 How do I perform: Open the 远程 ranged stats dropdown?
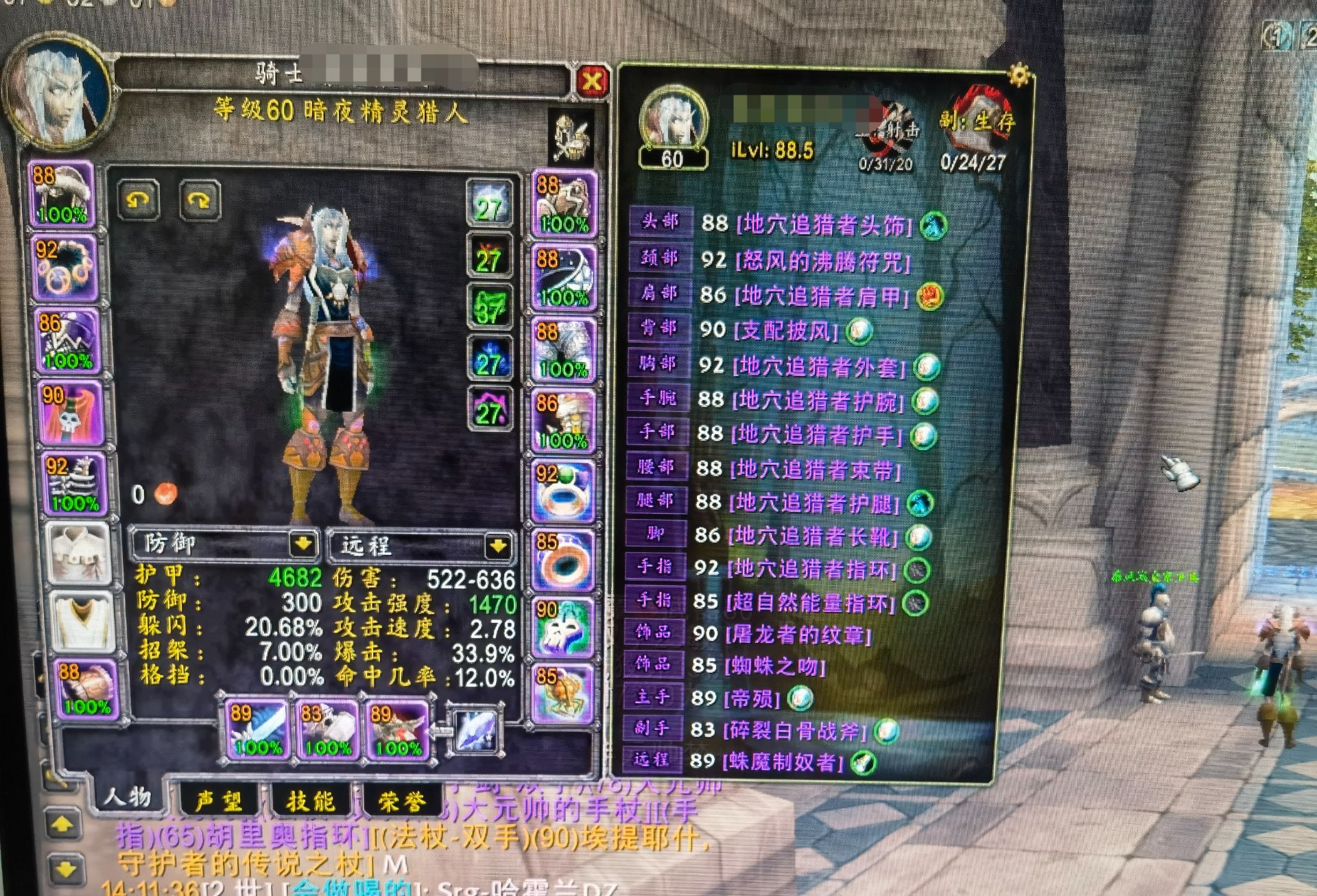(x=498, y=546)
